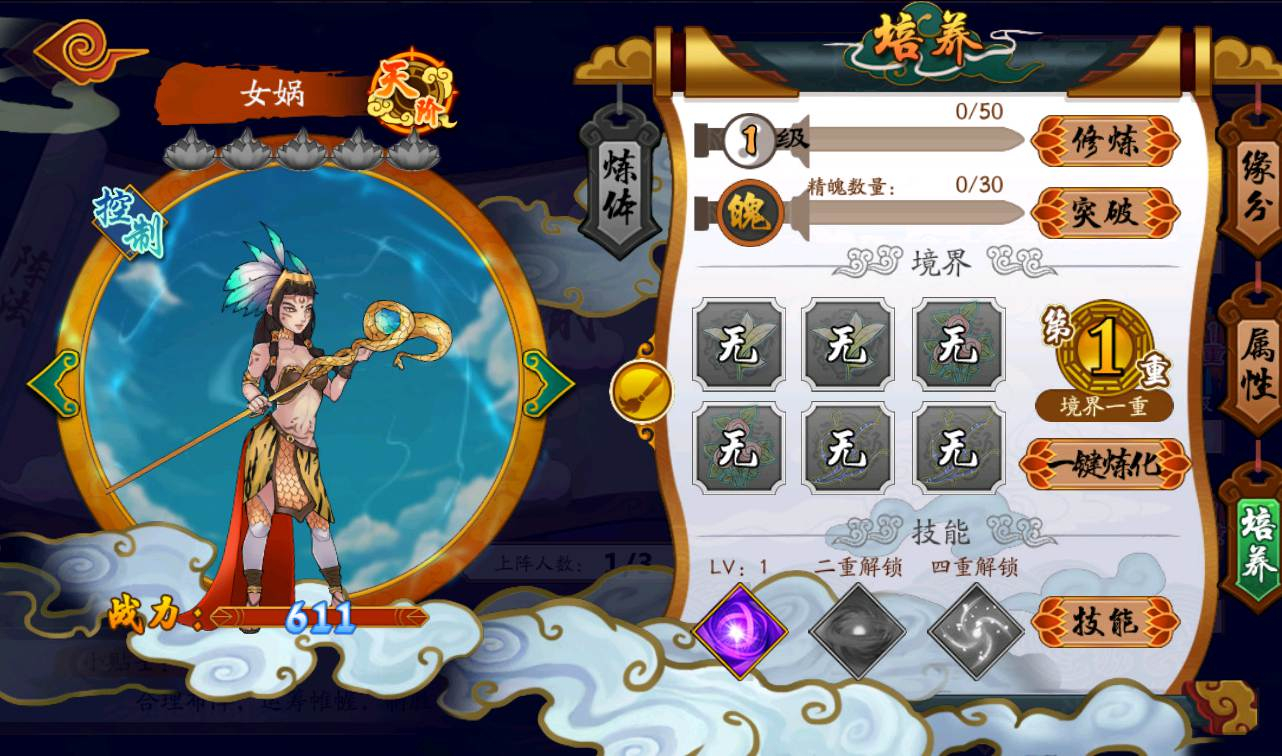
Task: Activate the 一键炼化 one-click refine button
Action: coord(1104,465)
